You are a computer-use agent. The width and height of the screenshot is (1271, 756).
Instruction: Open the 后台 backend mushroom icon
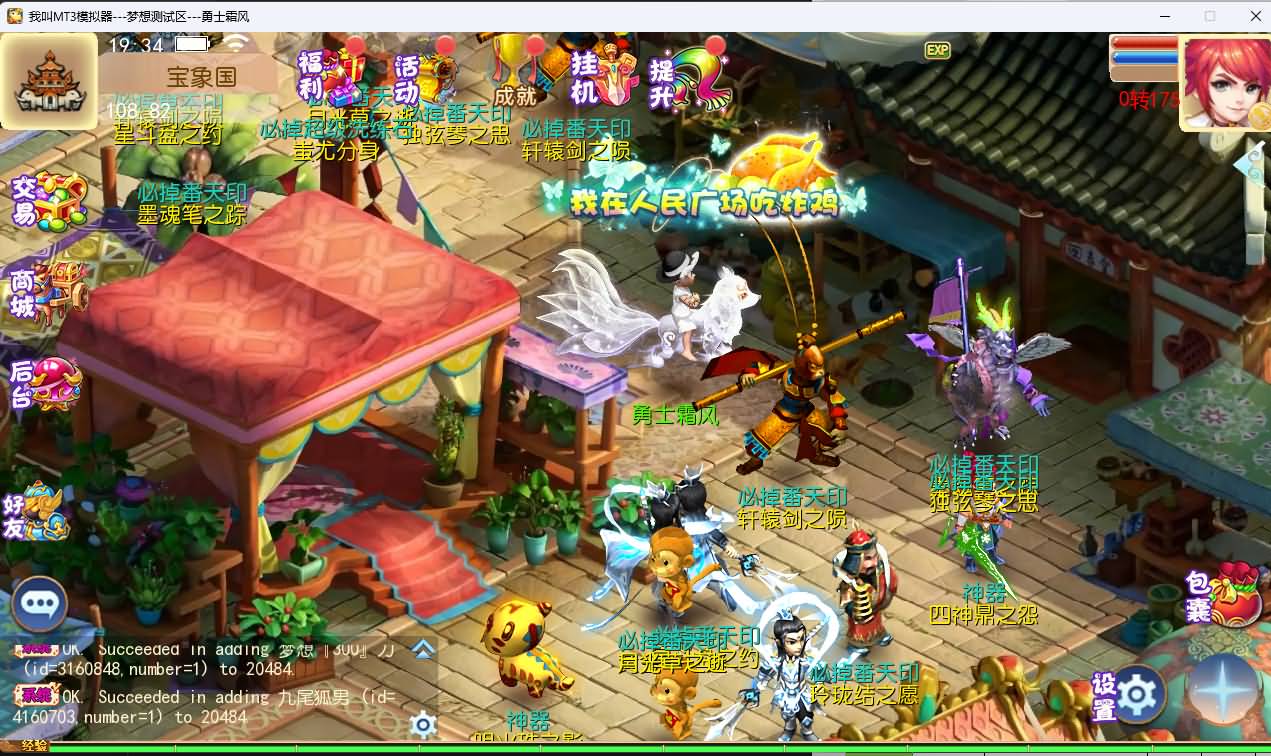point(46,382)
